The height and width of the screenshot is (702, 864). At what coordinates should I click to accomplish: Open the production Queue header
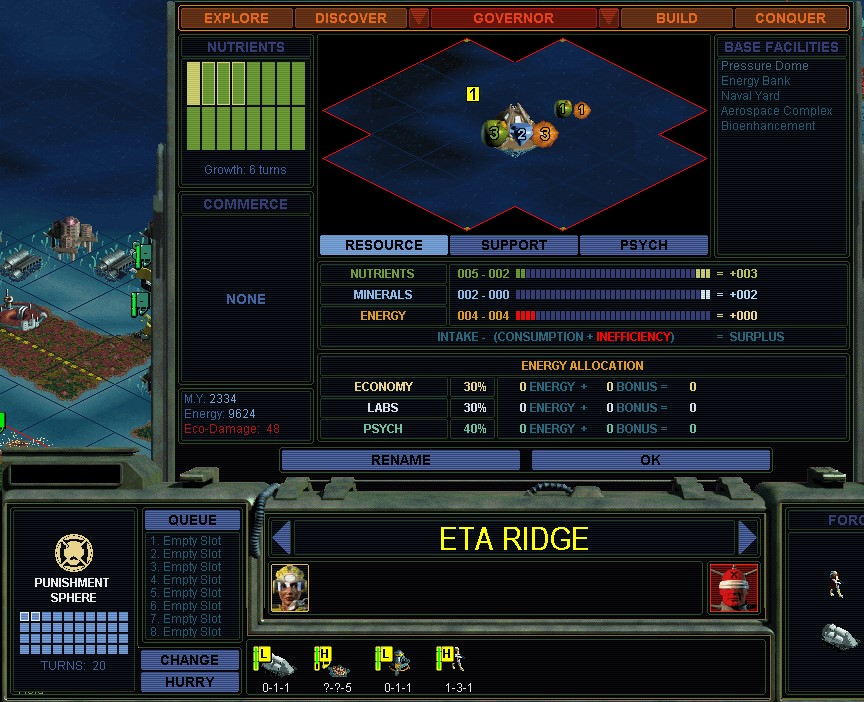click(x=192, y=520)
